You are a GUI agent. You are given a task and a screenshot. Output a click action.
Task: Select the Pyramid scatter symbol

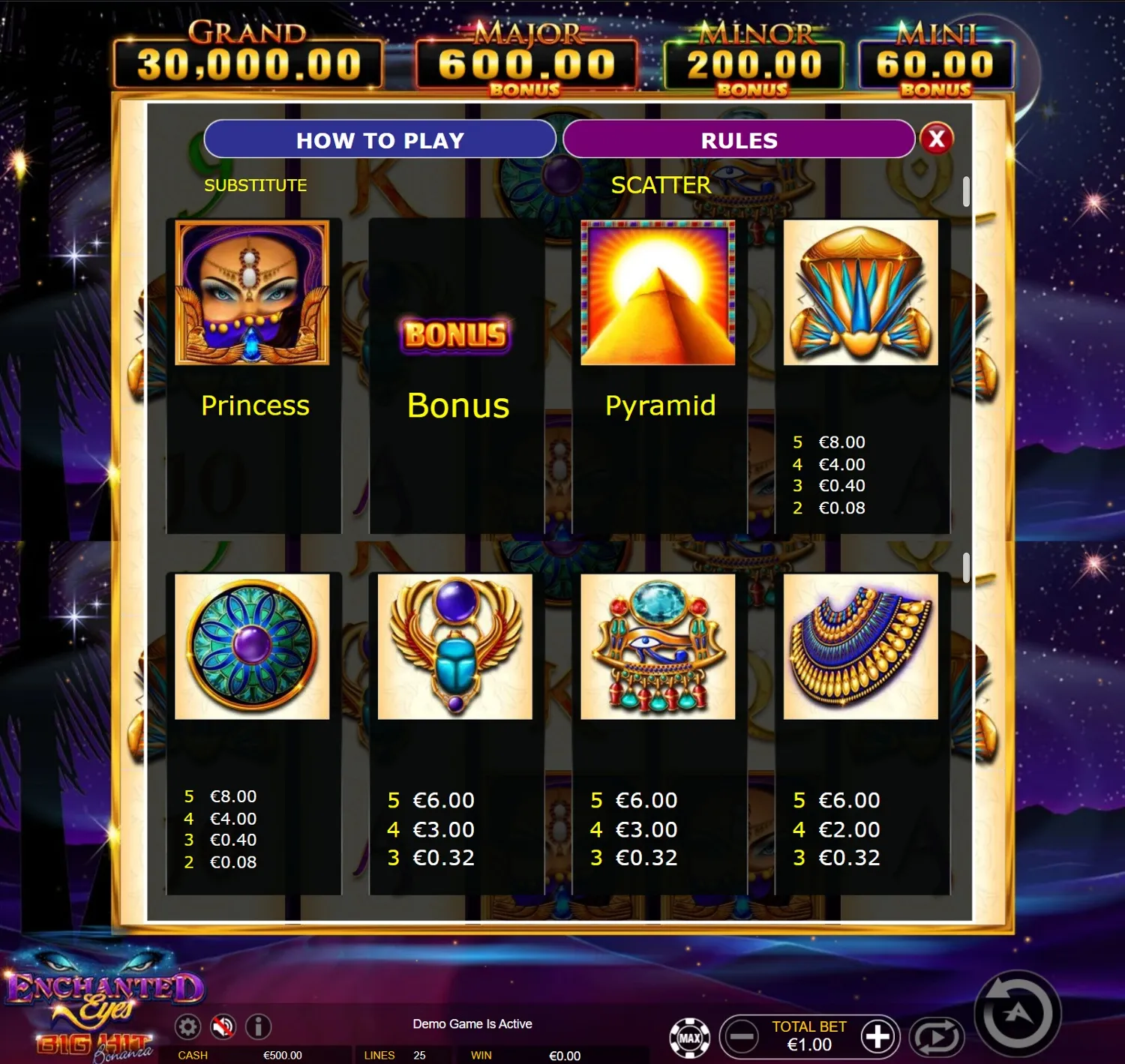(x=657, y=294)
